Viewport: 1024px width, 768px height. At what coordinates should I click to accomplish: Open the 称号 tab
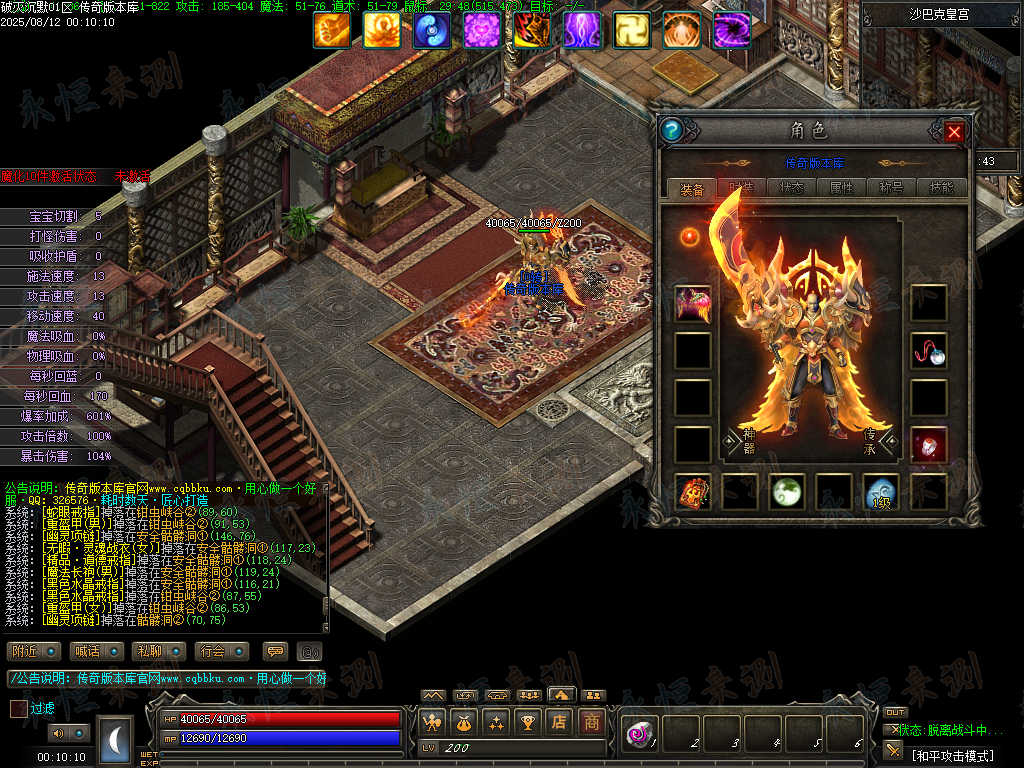coord(891,187)
